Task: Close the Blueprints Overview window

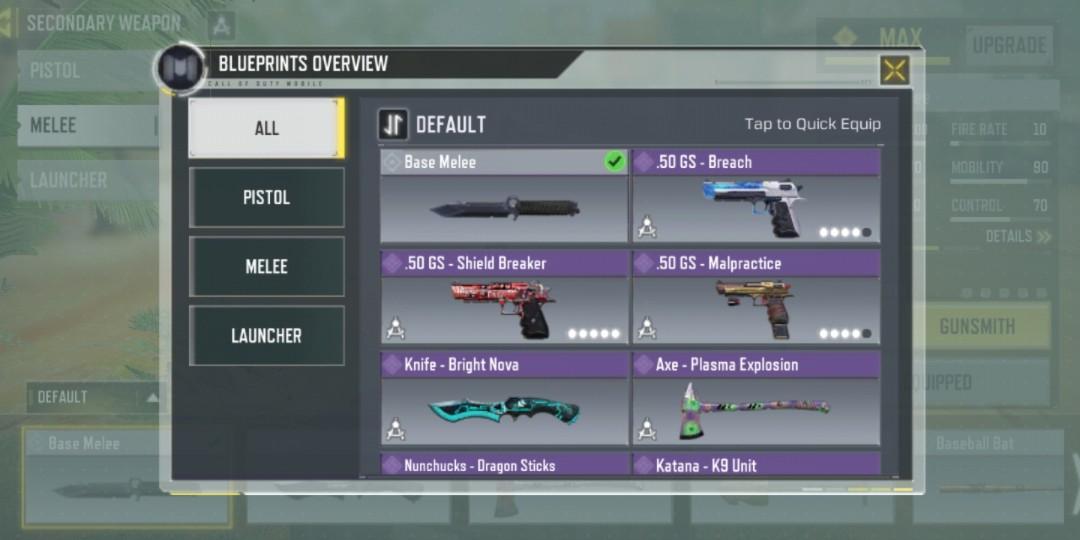Action: coord(894,70)
